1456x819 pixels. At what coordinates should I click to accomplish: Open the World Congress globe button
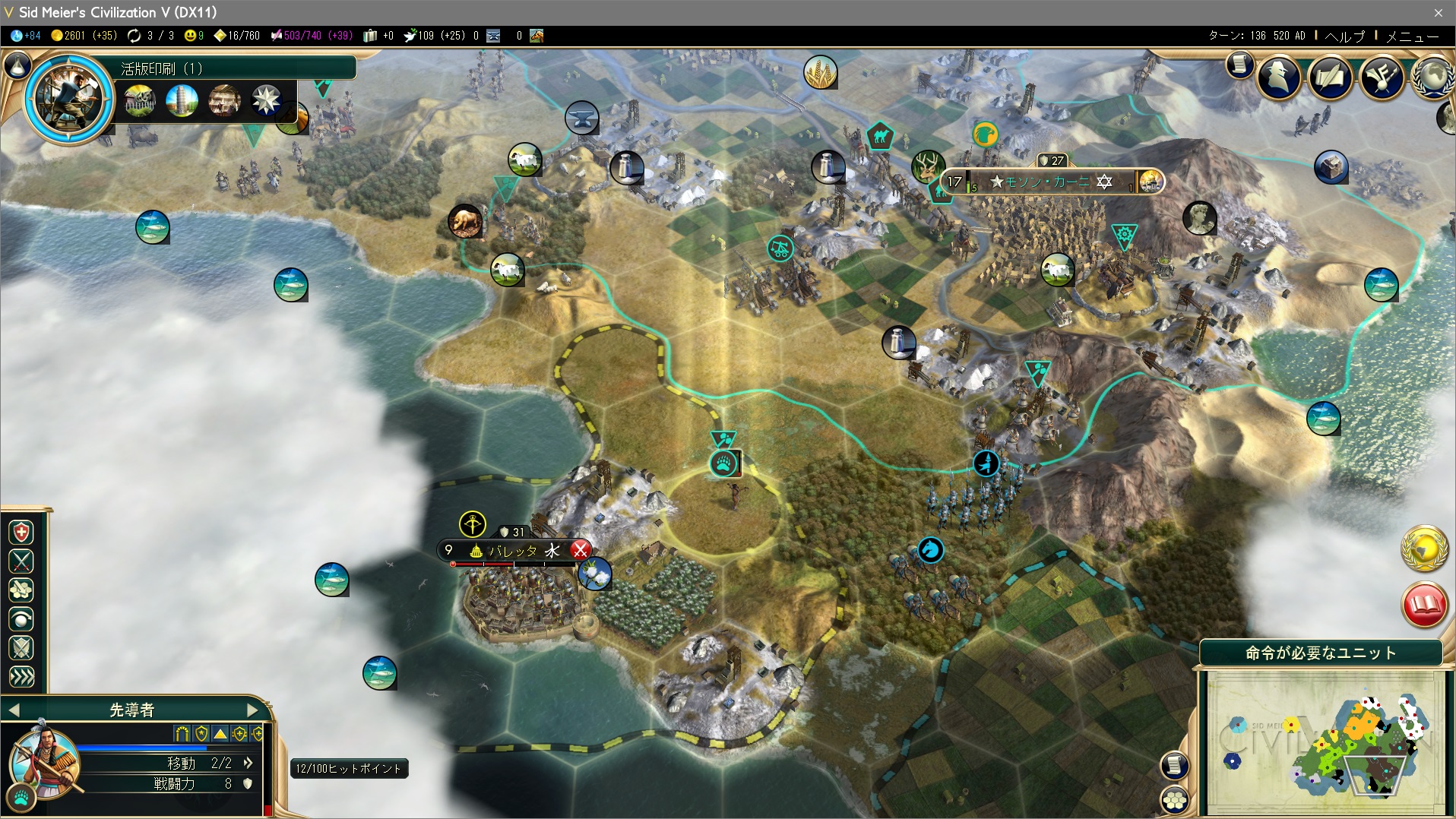click(1433, 77)
